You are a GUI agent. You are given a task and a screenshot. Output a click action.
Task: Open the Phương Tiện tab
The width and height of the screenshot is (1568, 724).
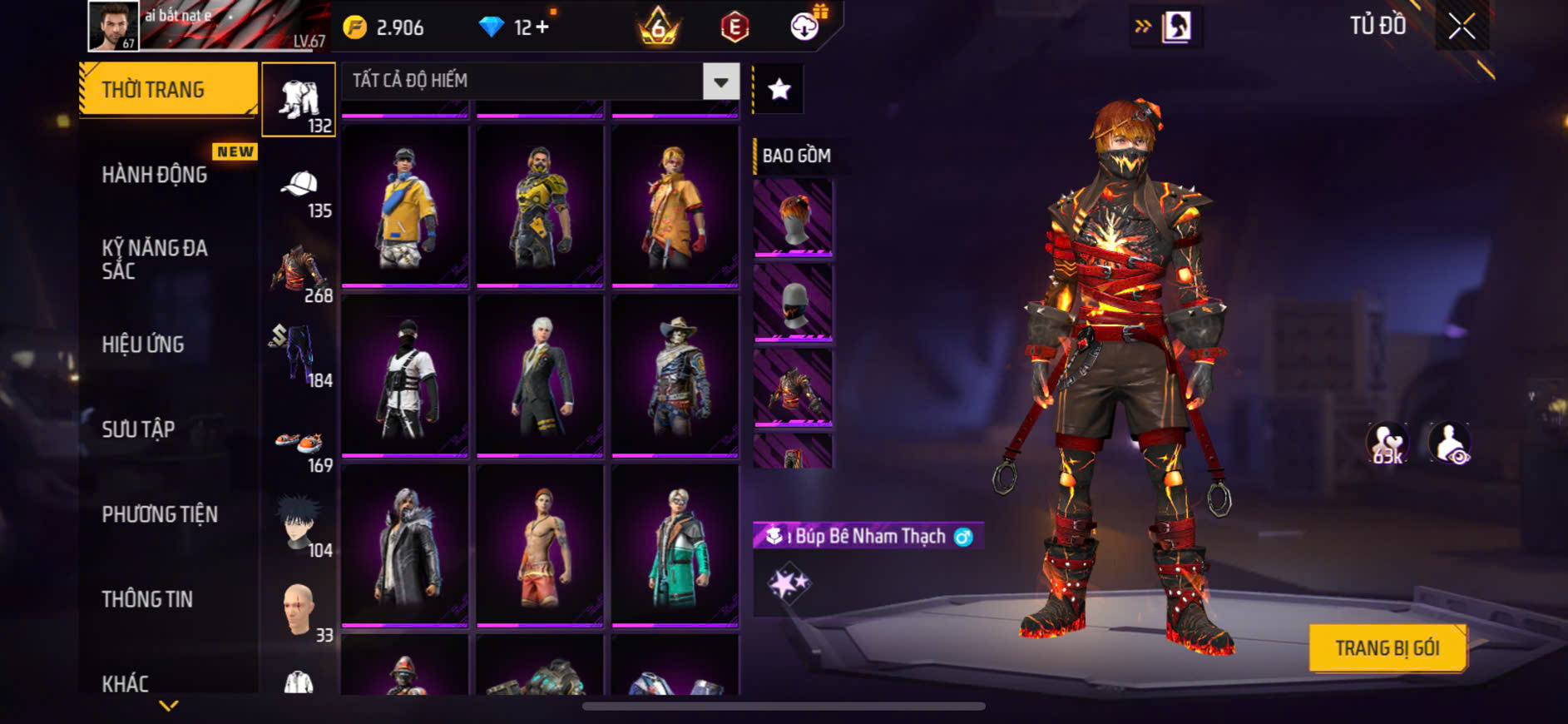[x=160, y=514]
